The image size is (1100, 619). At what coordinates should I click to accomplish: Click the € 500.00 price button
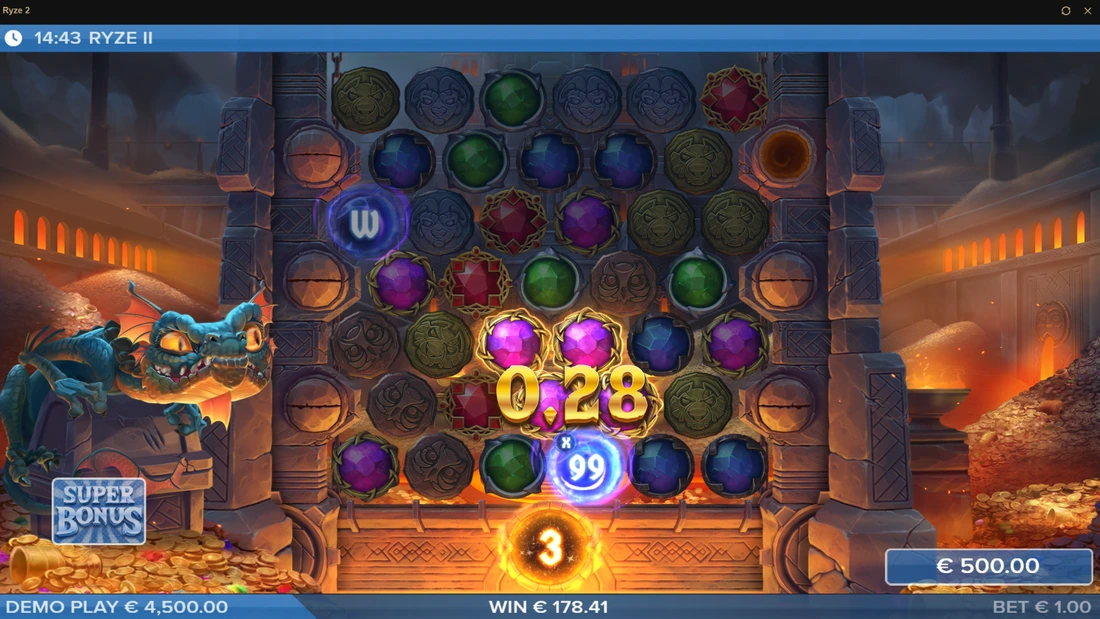(x=988, y=566)
